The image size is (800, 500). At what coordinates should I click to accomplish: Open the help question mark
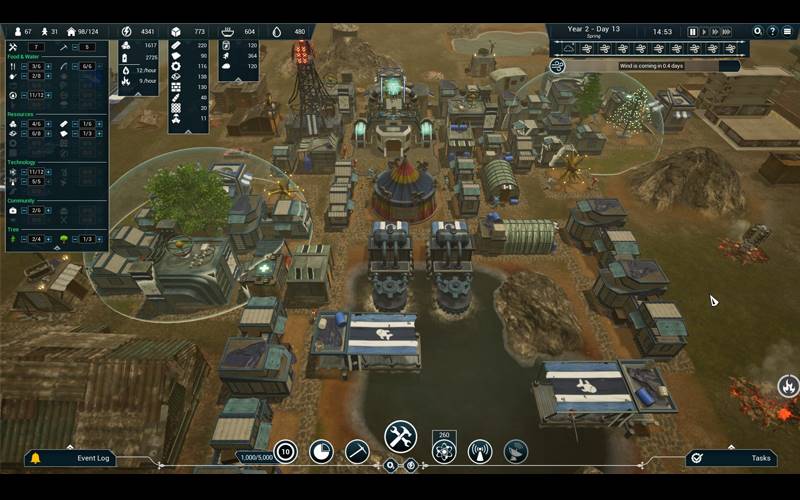pyautogui.click(x=772, y=32)
